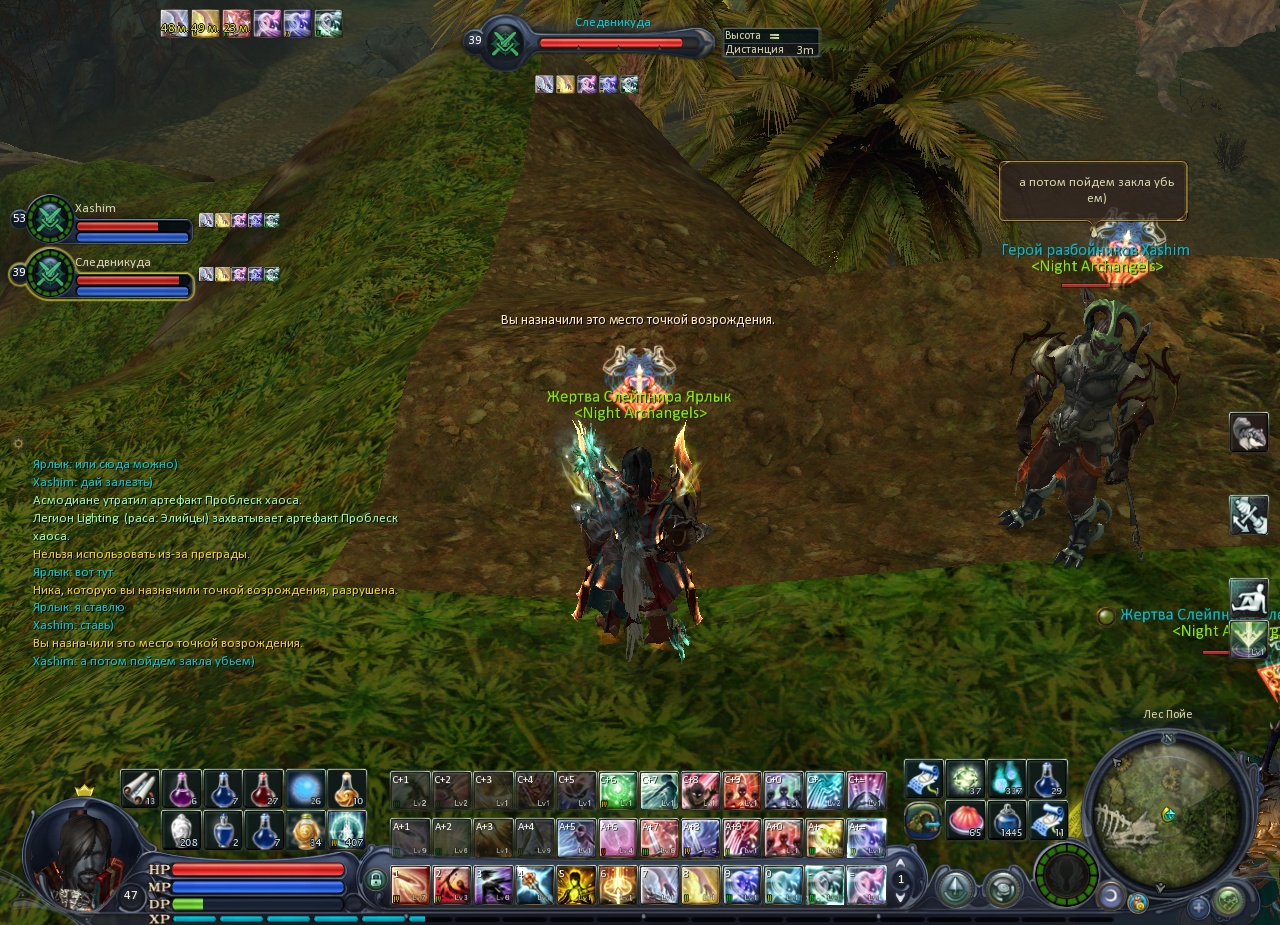Use the blue flask item with 1445 left

pyautogui.click(x=1007, y=820)
